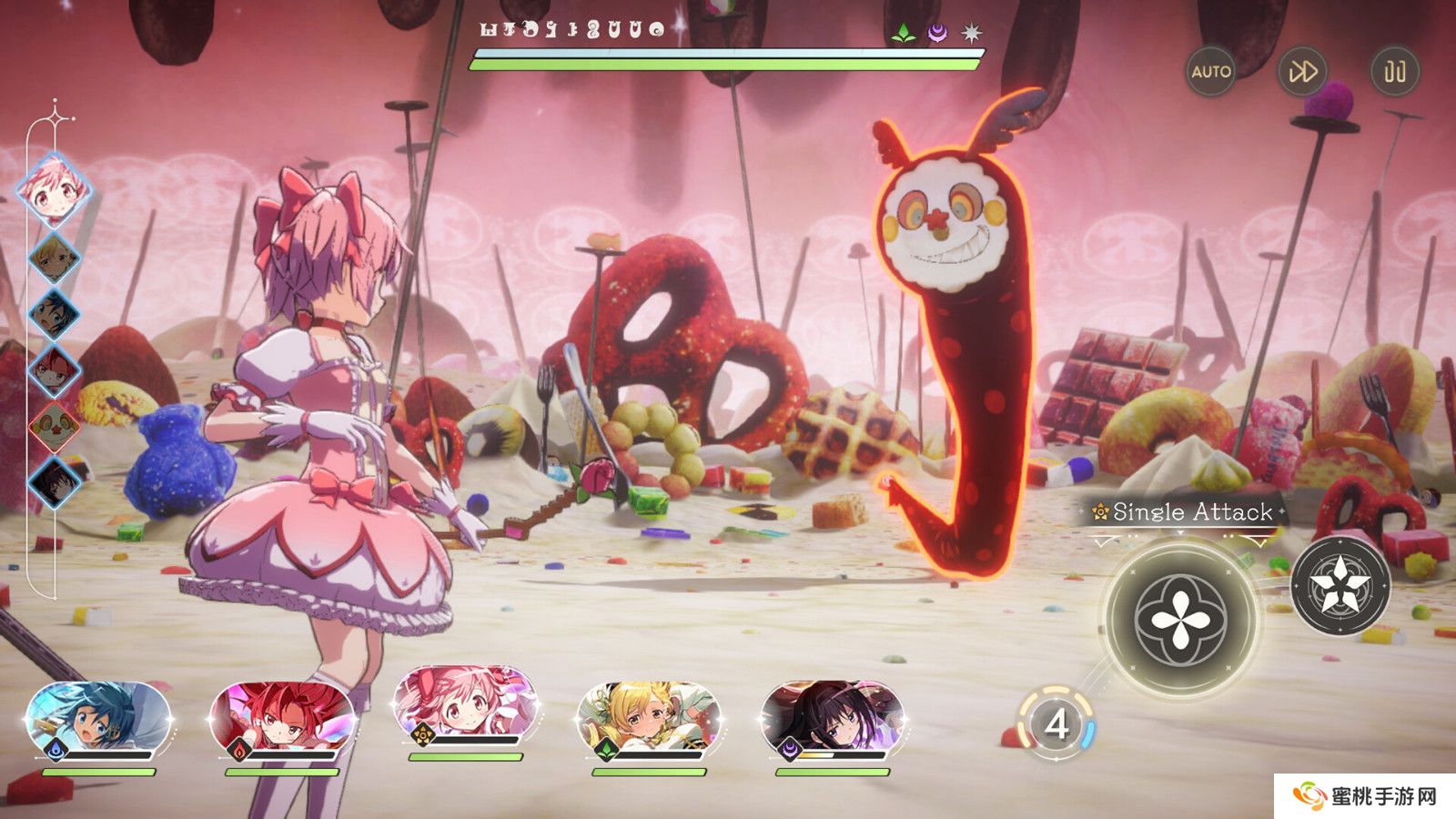Click the pink-haired girl turn order icon
The image size is (1456, 819).
[56, 190]
